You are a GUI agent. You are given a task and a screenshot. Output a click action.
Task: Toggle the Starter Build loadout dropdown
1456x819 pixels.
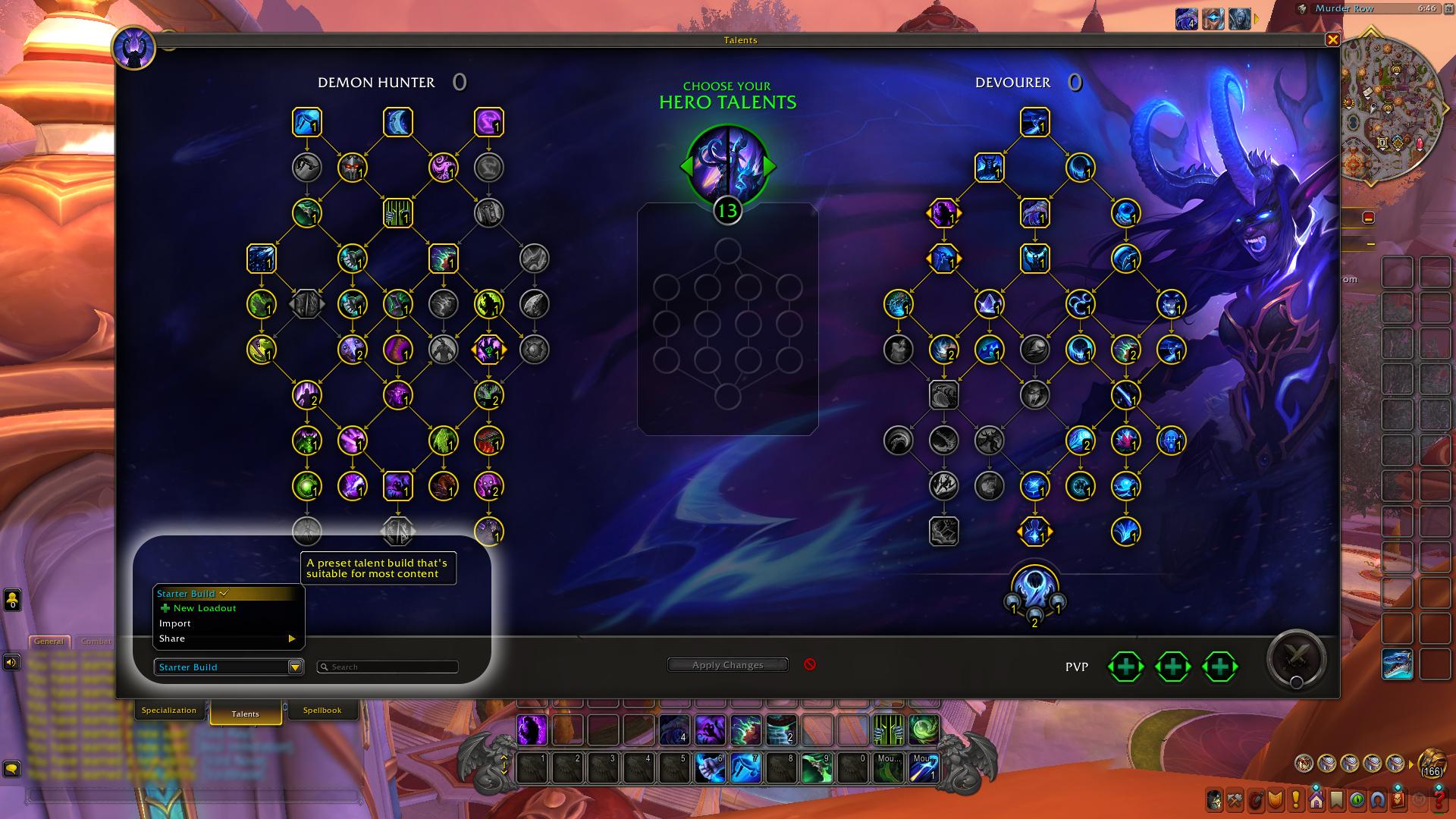click(295, 667)
